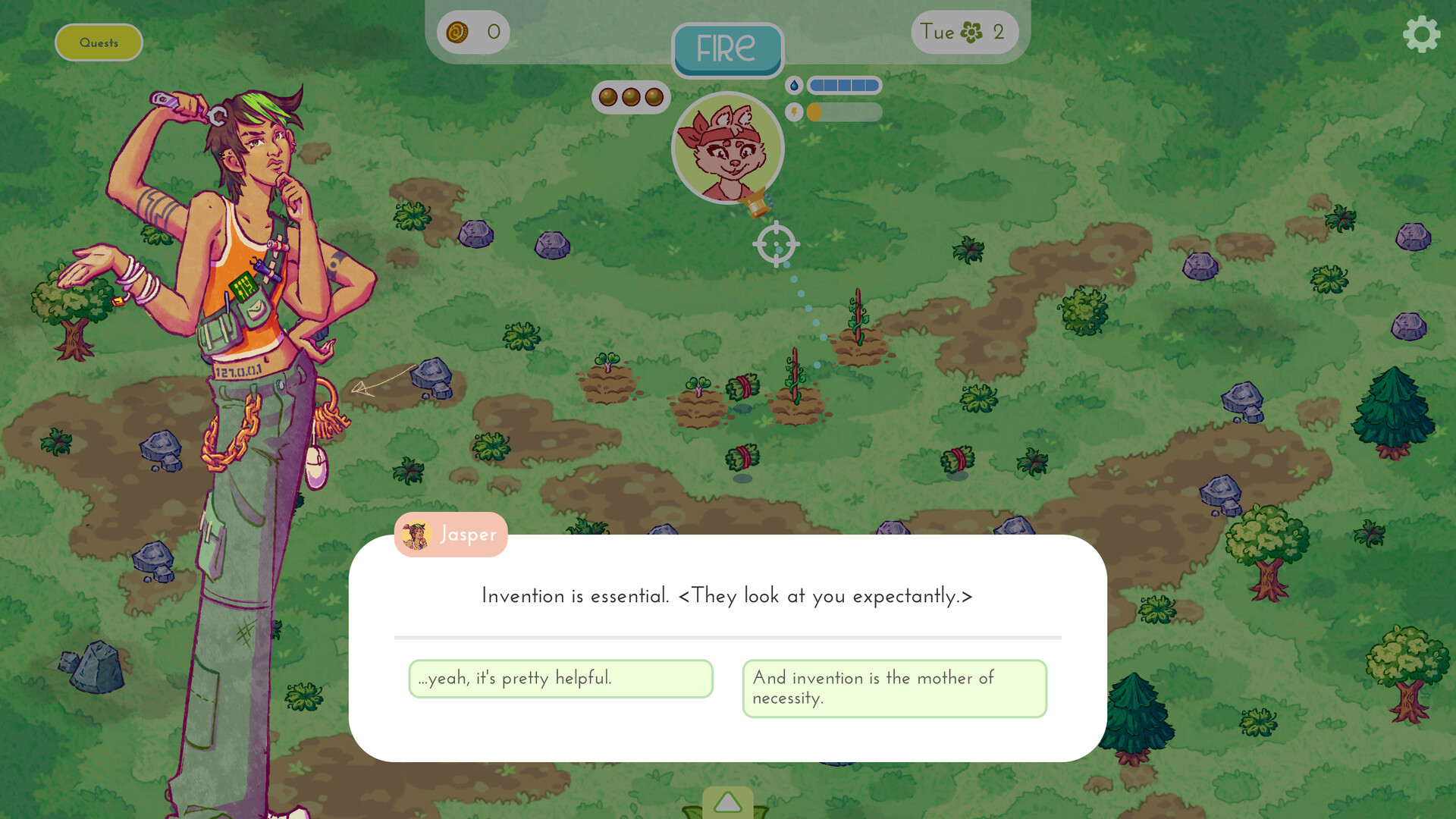
Task: Click the water droplet icon
Action: tap(793, 86)
